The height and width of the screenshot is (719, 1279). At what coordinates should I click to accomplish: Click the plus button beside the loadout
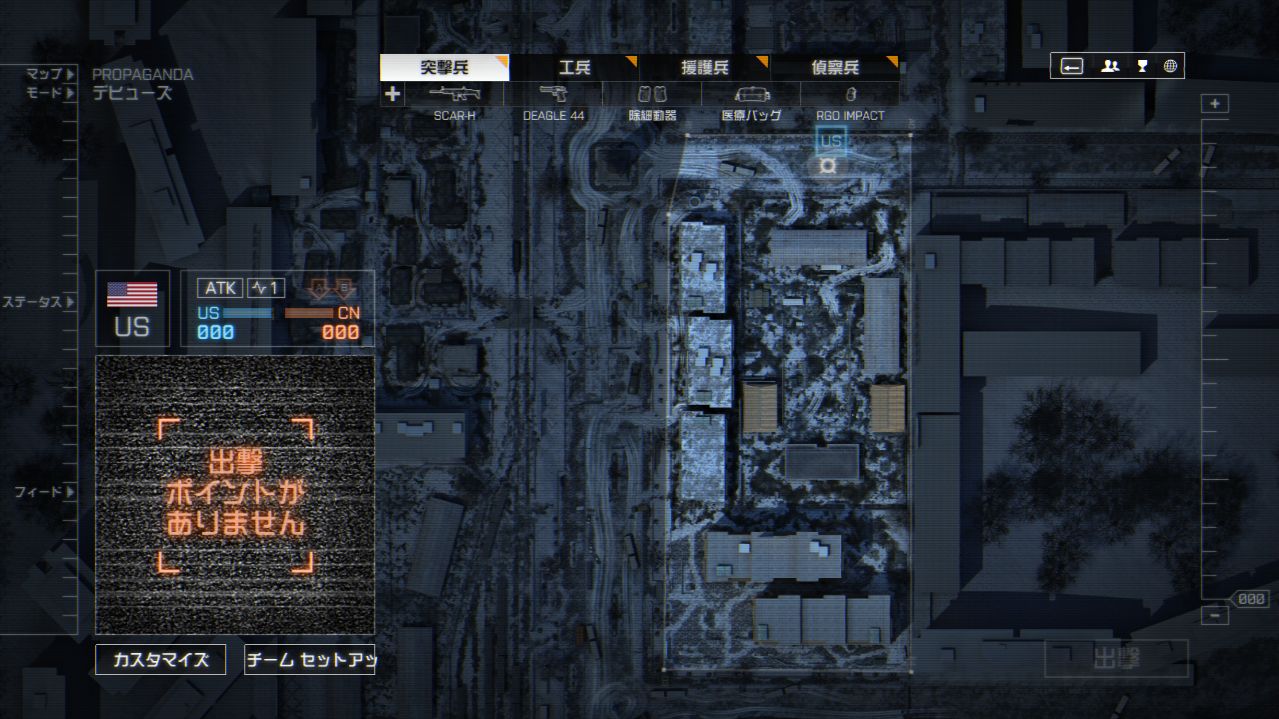point(392,95)
